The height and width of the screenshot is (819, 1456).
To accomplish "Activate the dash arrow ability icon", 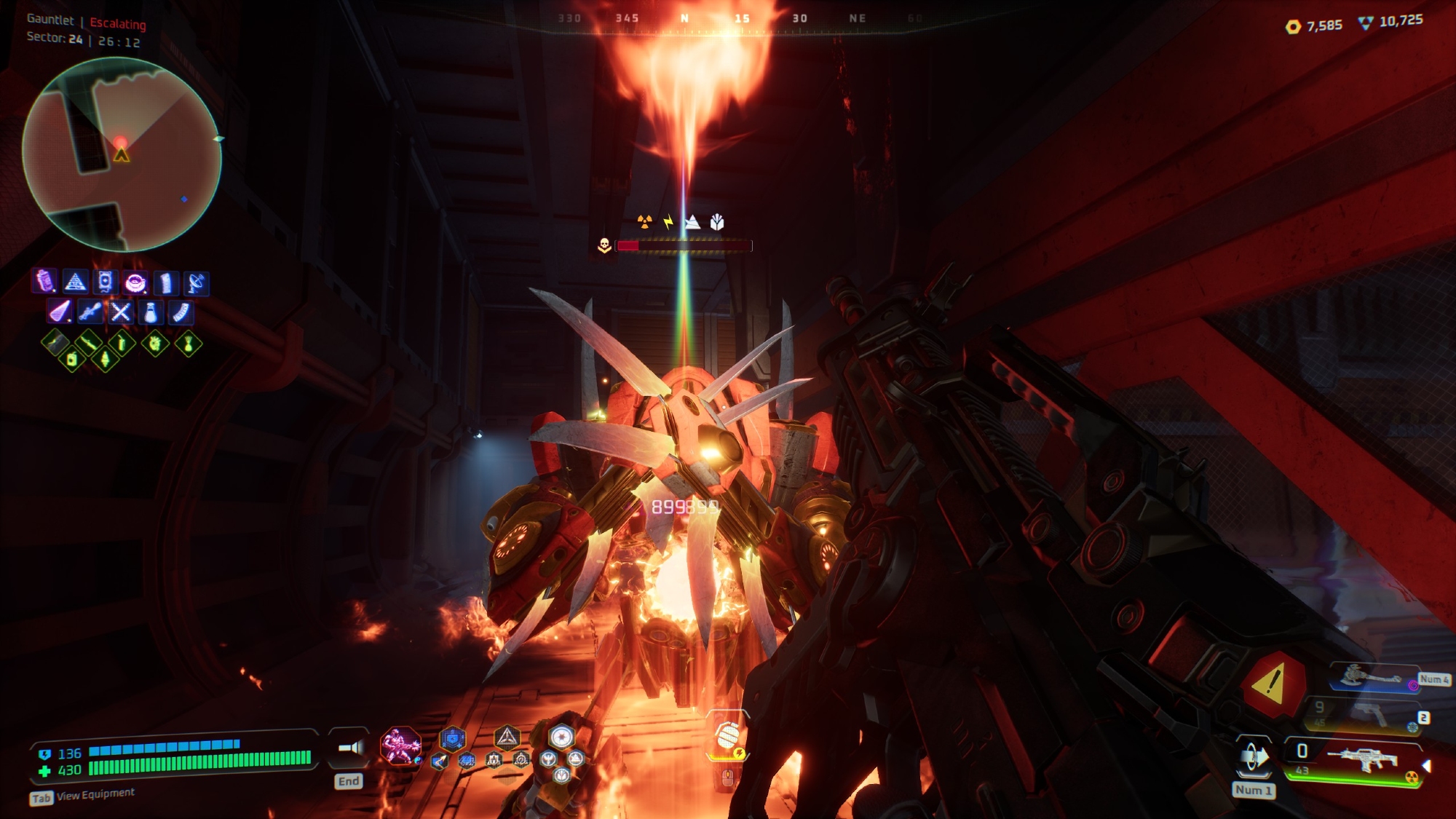I will coord(1254,757).
